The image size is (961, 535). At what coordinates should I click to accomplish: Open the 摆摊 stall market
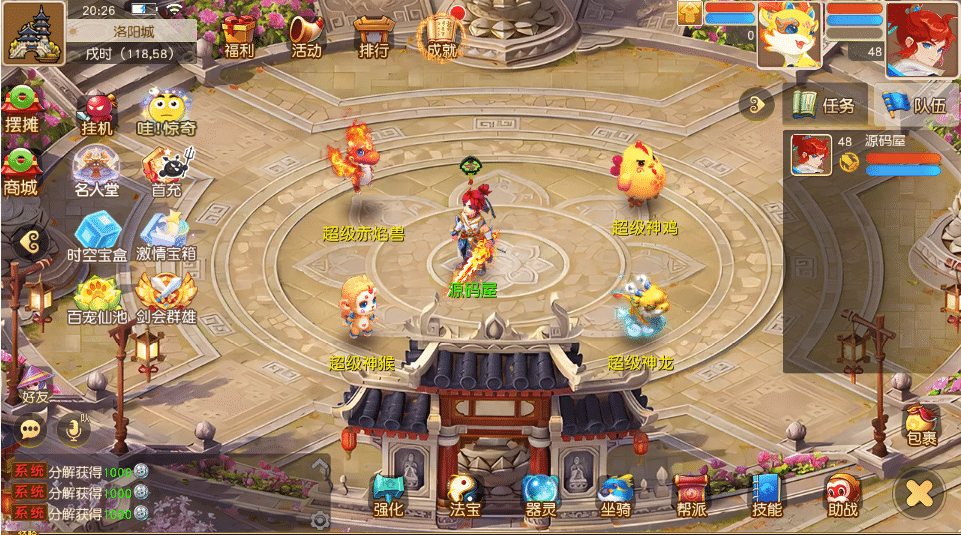pyautogui.click(x=21, y=109)
